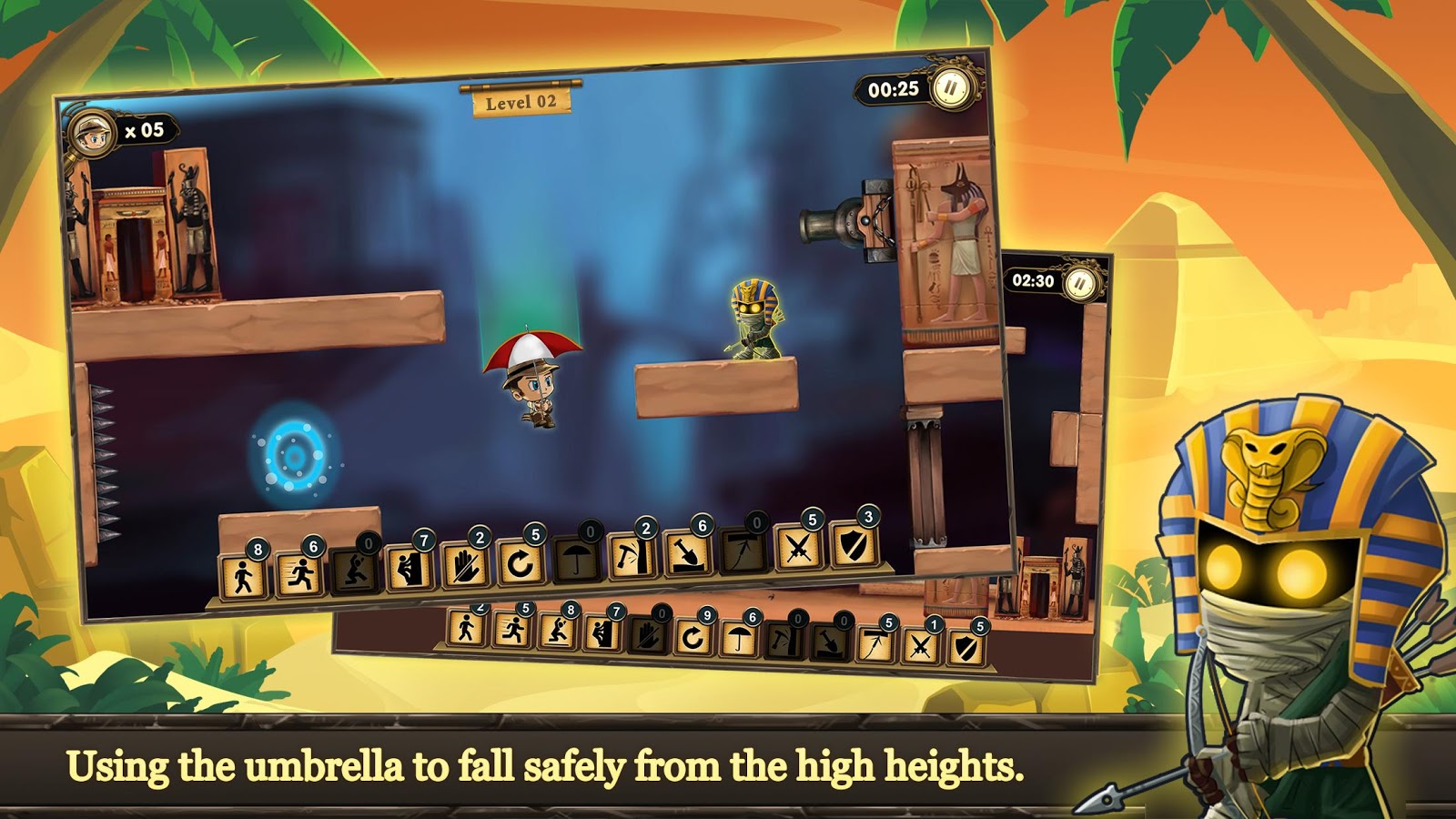
Task: Choose the shovel dig skill showing 6
Action: click(x=687, y=554)
